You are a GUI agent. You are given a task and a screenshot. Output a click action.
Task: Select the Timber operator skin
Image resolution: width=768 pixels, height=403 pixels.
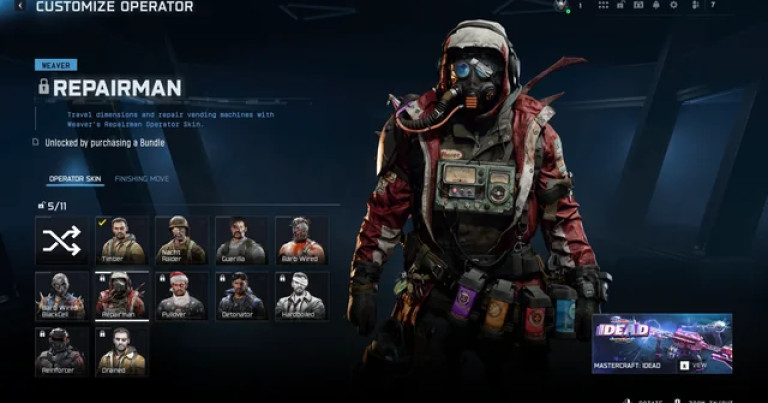121,240
